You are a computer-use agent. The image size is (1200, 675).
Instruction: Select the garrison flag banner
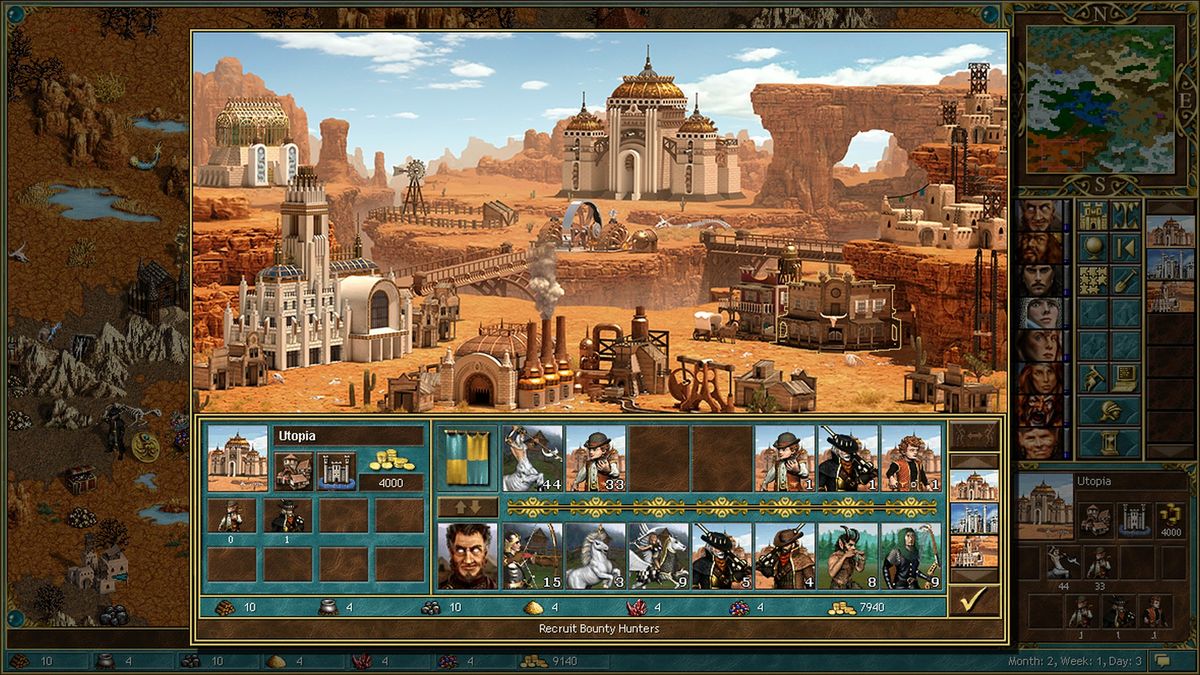467,458
